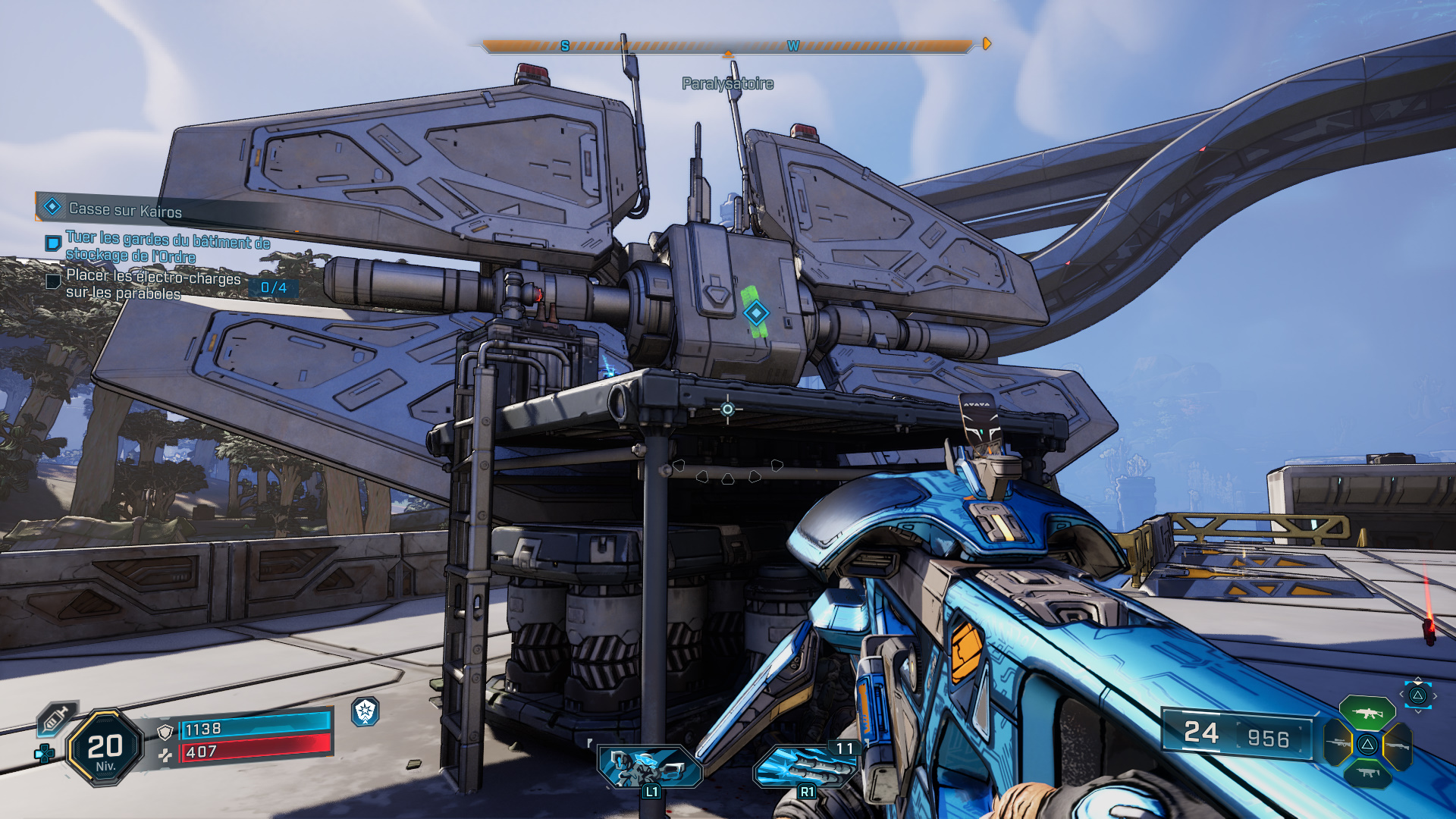1456x819 pixels.
Task: Click the "Placer les électro-charges" objective line
Action: point(153,285)
